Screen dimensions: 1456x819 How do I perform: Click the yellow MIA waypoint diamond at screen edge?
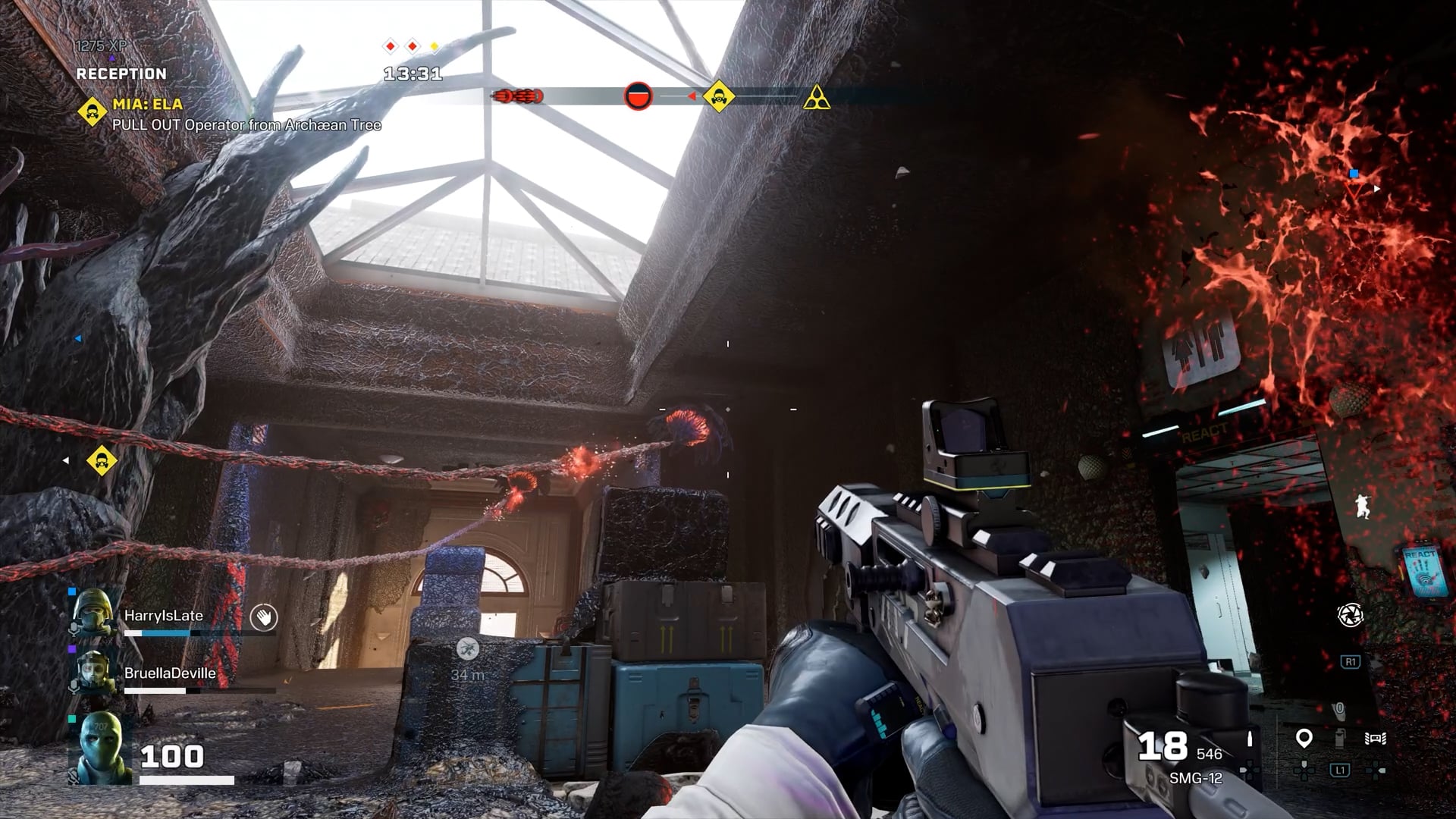click(x=101, y=460)
